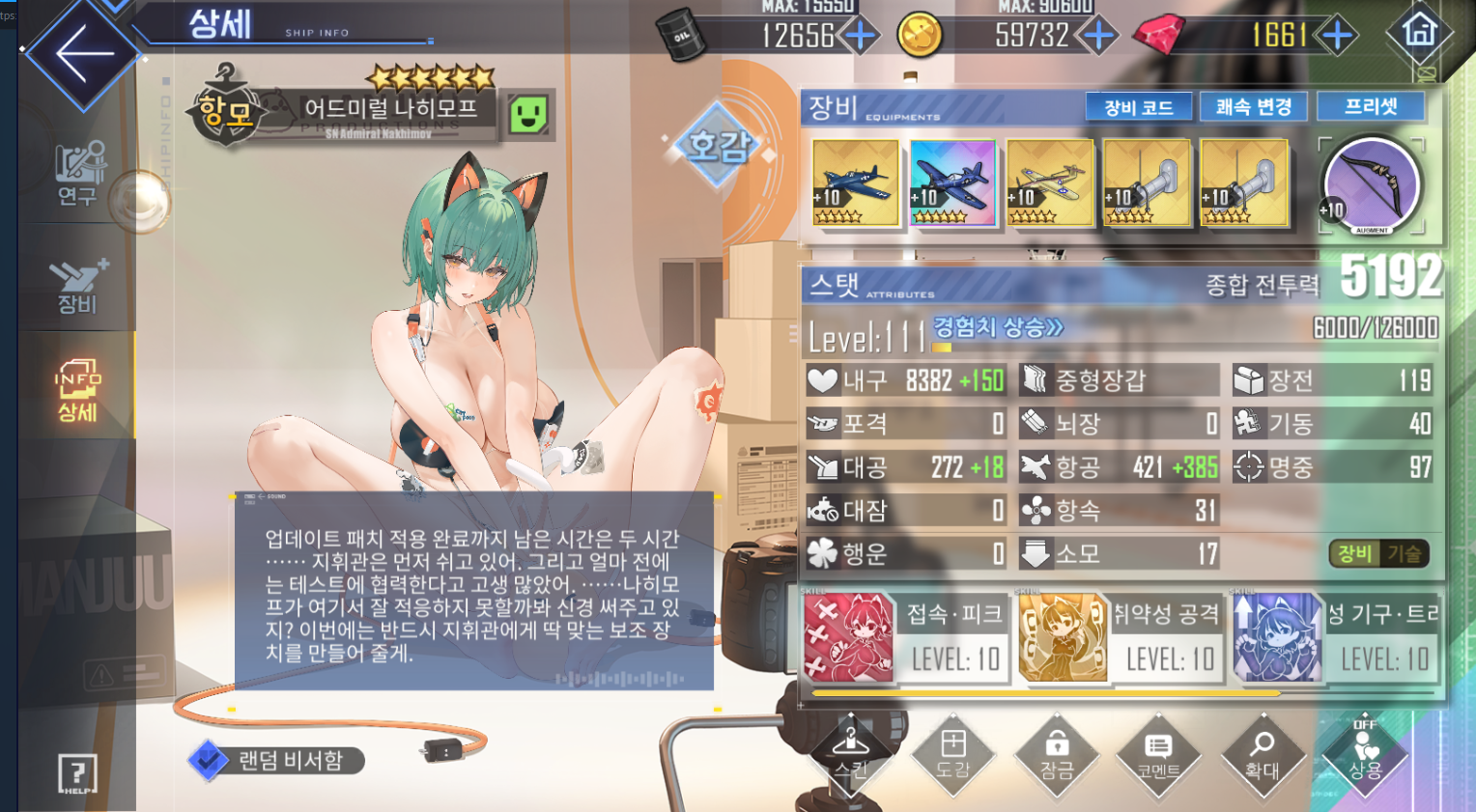The width and height of the screenshot is (1476, 812).
Task: Click the 확대 zoom button
Action: (1262, 756)
